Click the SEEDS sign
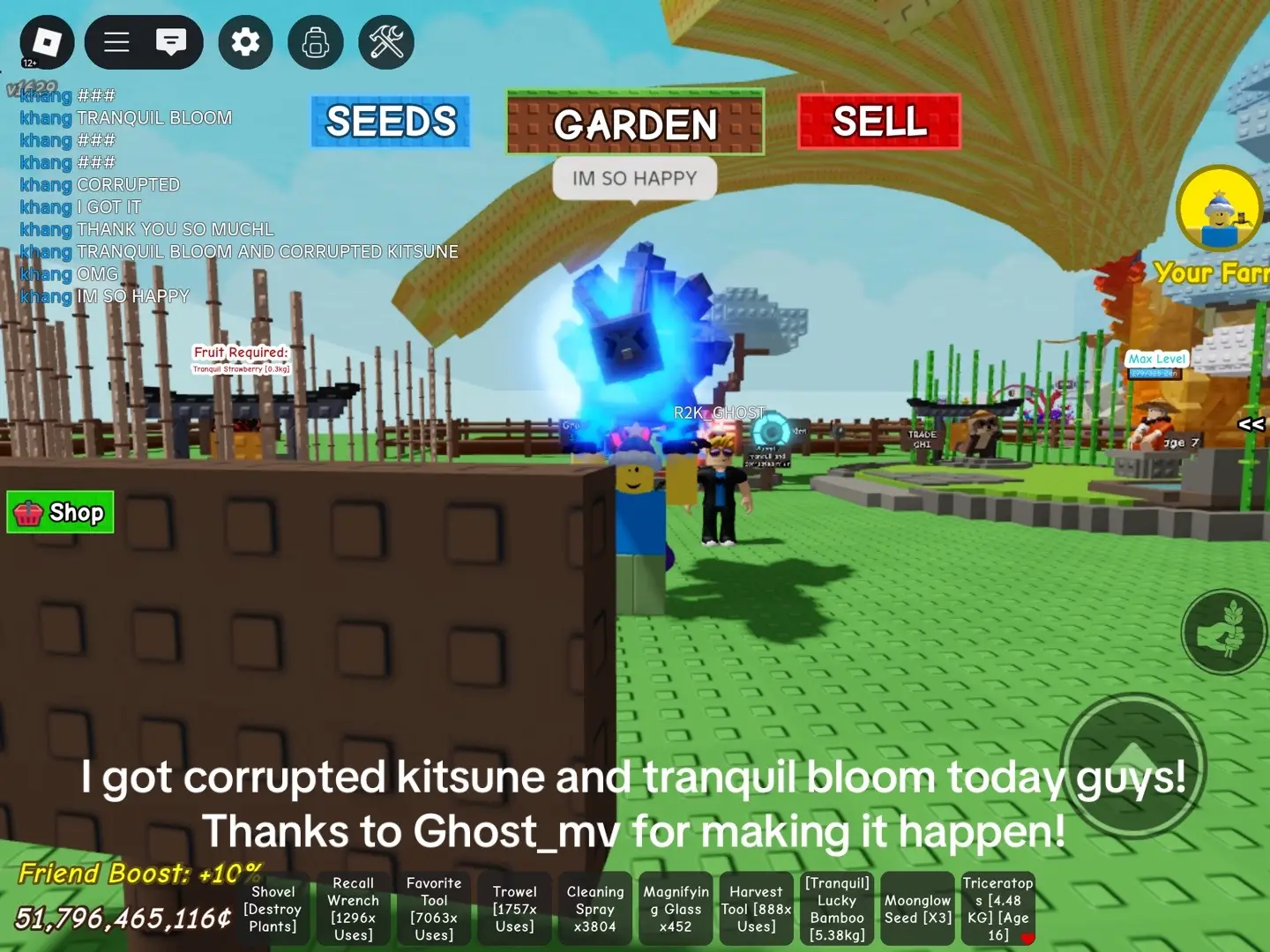Viewport: 1270px width, 952px height. 391,123
